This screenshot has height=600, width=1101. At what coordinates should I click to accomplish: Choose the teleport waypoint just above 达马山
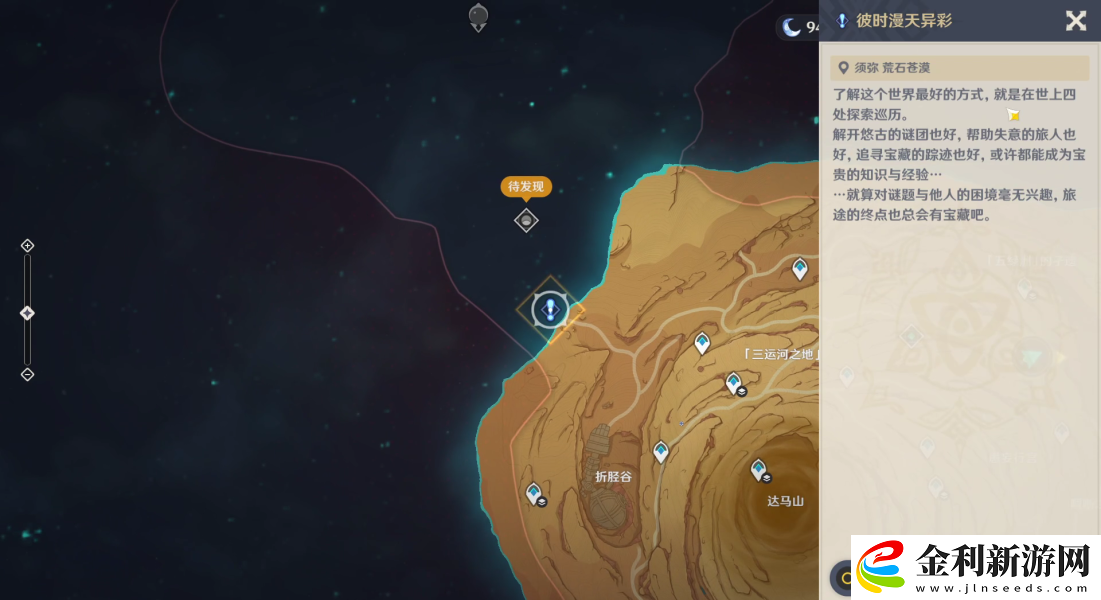tap(759, 469)
